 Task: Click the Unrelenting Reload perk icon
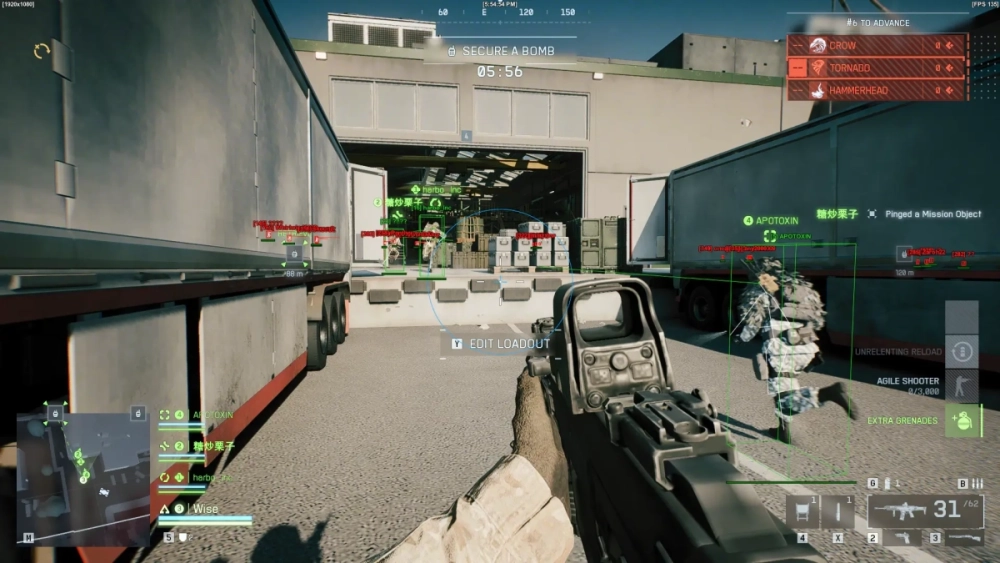pyautogui.click(x=962, y=351)
